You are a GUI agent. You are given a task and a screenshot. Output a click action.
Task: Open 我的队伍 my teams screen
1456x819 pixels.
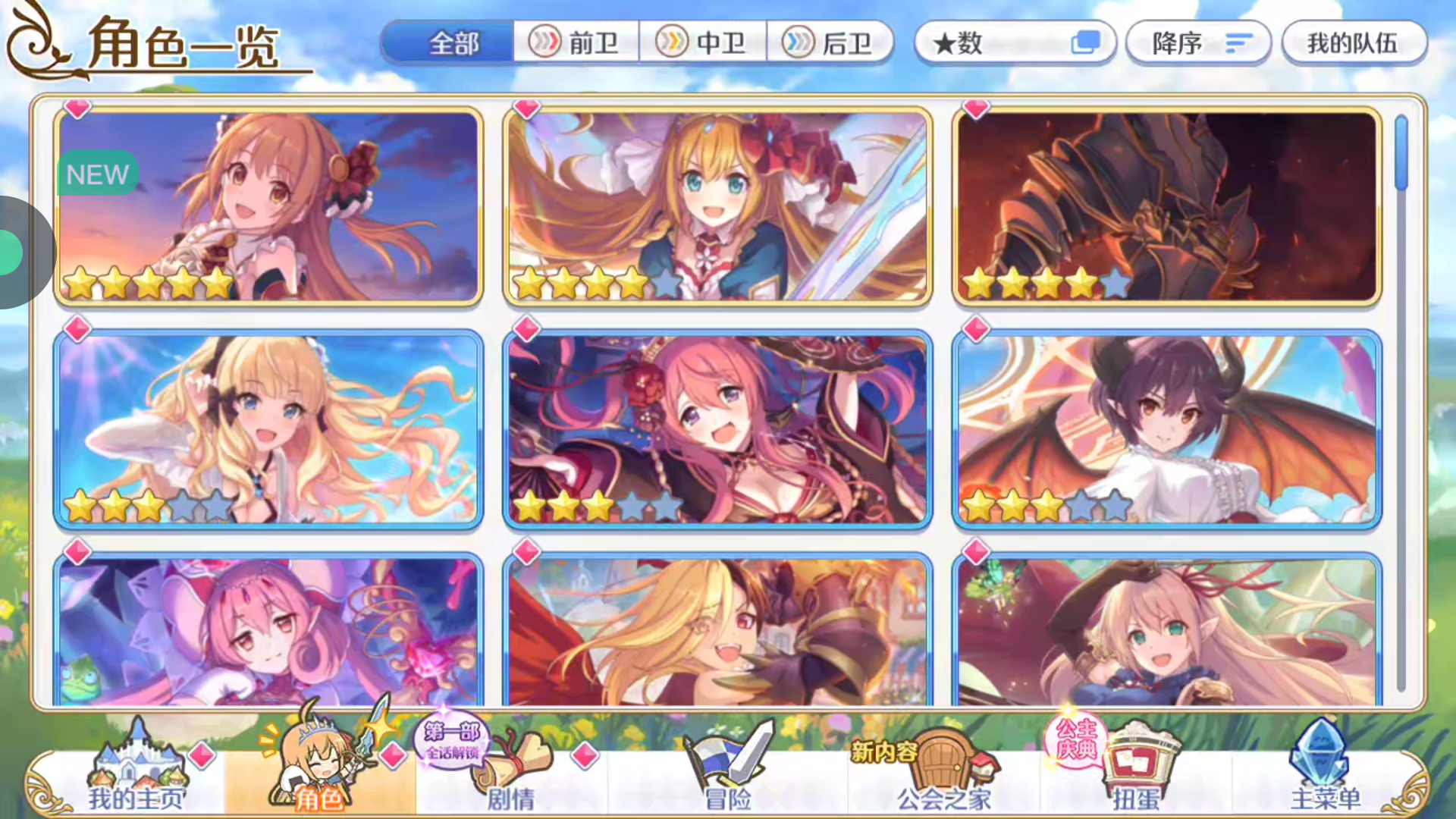(1354, 43)
